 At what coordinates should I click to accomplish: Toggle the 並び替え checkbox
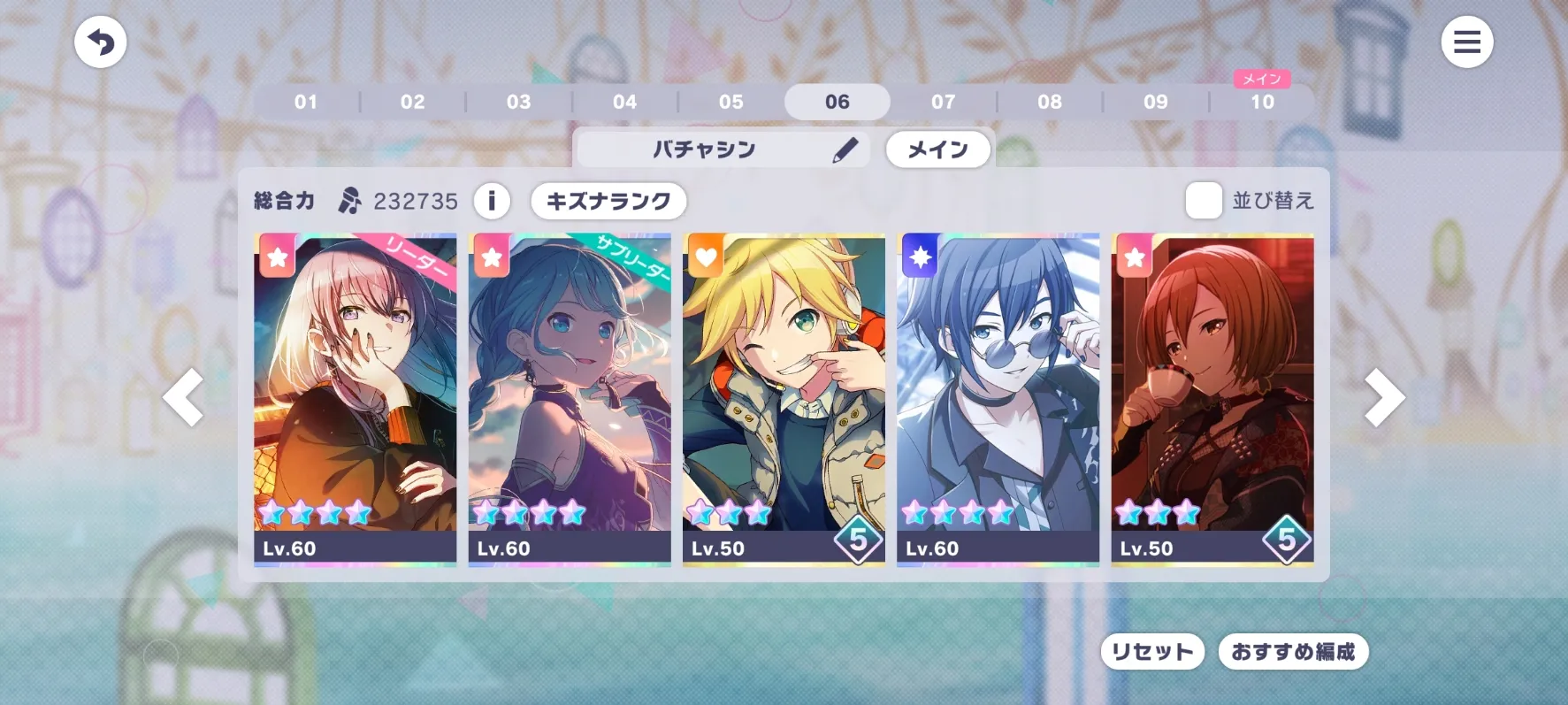pos(1204,201)
